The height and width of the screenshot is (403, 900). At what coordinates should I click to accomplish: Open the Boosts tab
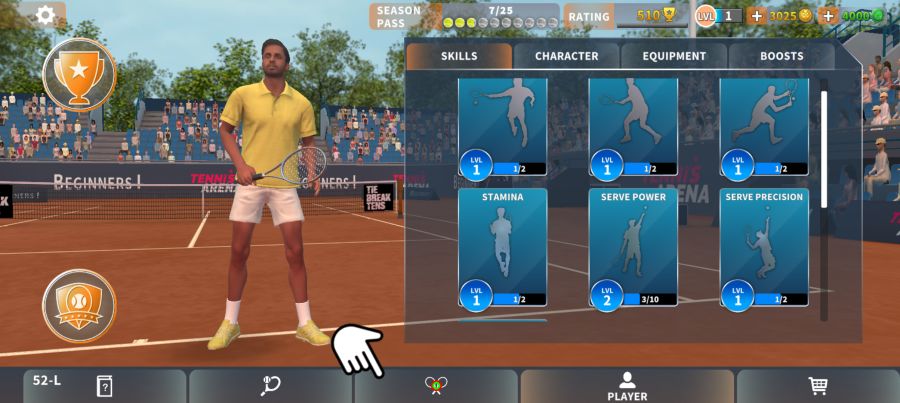pyautogui.click(x=781, y=56)
